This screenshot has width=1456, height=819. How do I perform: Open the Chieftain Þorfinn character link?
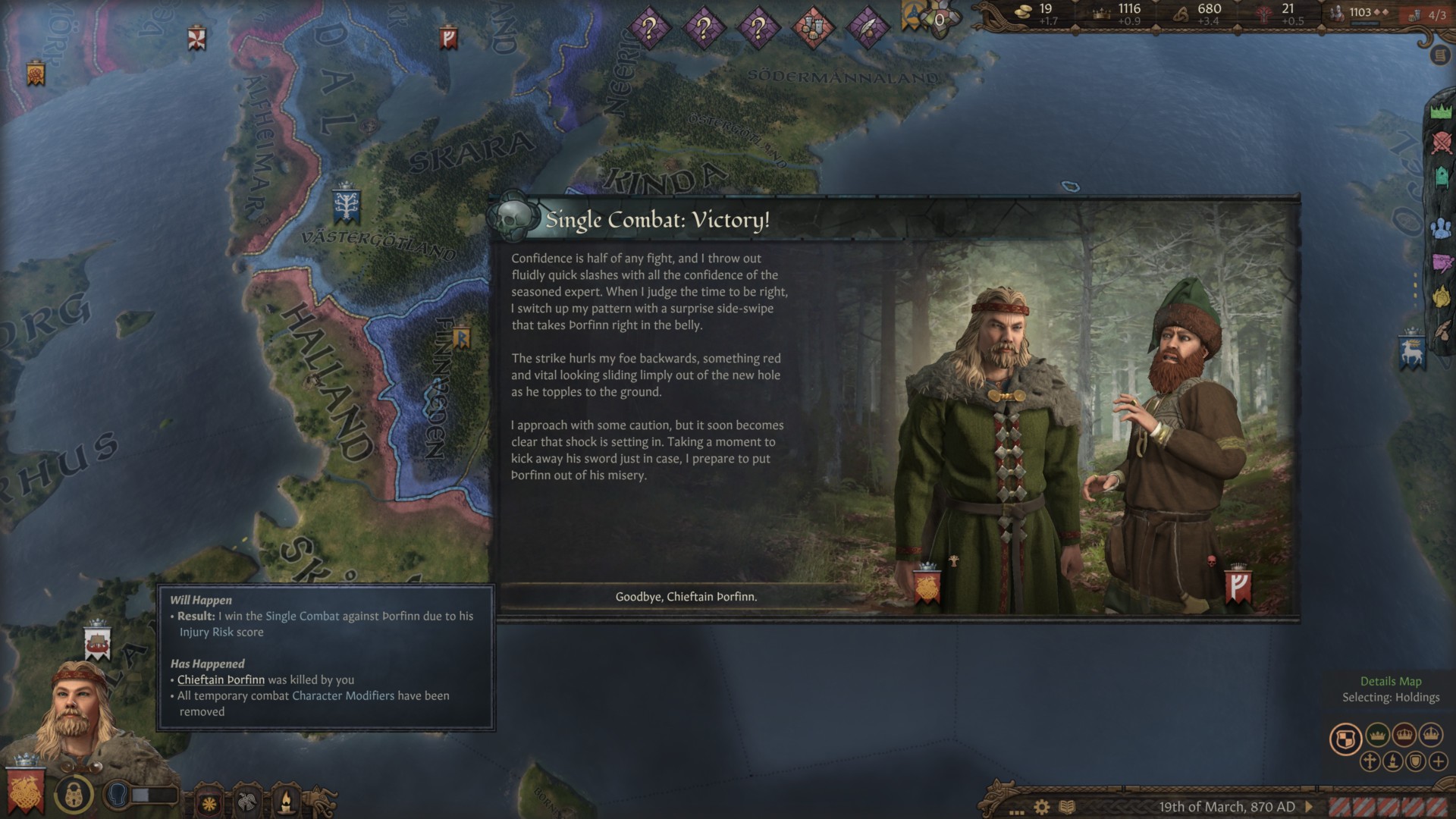point(221,679)
